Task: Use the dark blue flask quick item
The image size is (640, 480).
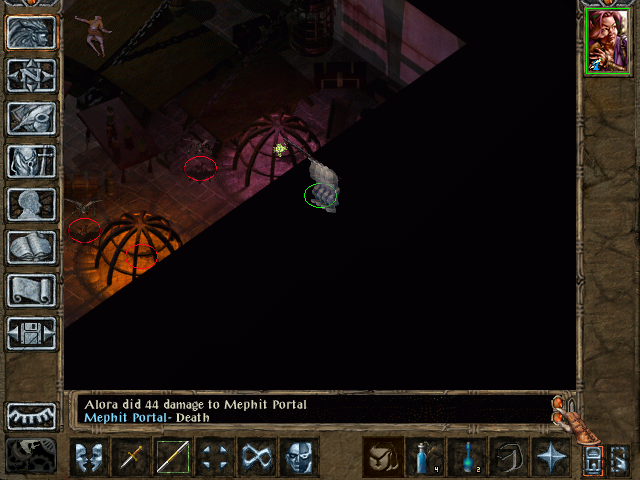Action: (x=467, y=458)
